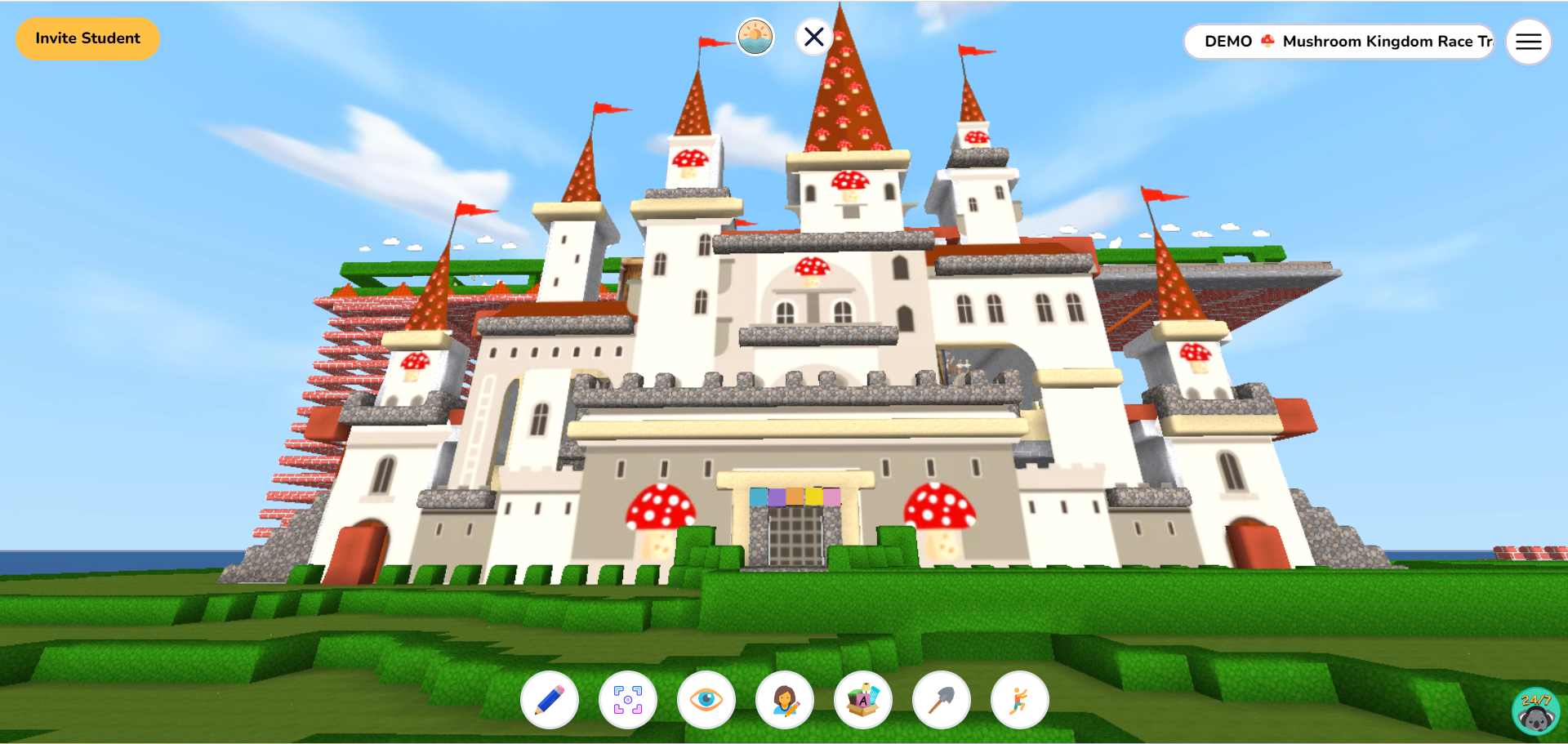Toggle the eye visibility tool on
1568x744 pixels.
(706, 700)
